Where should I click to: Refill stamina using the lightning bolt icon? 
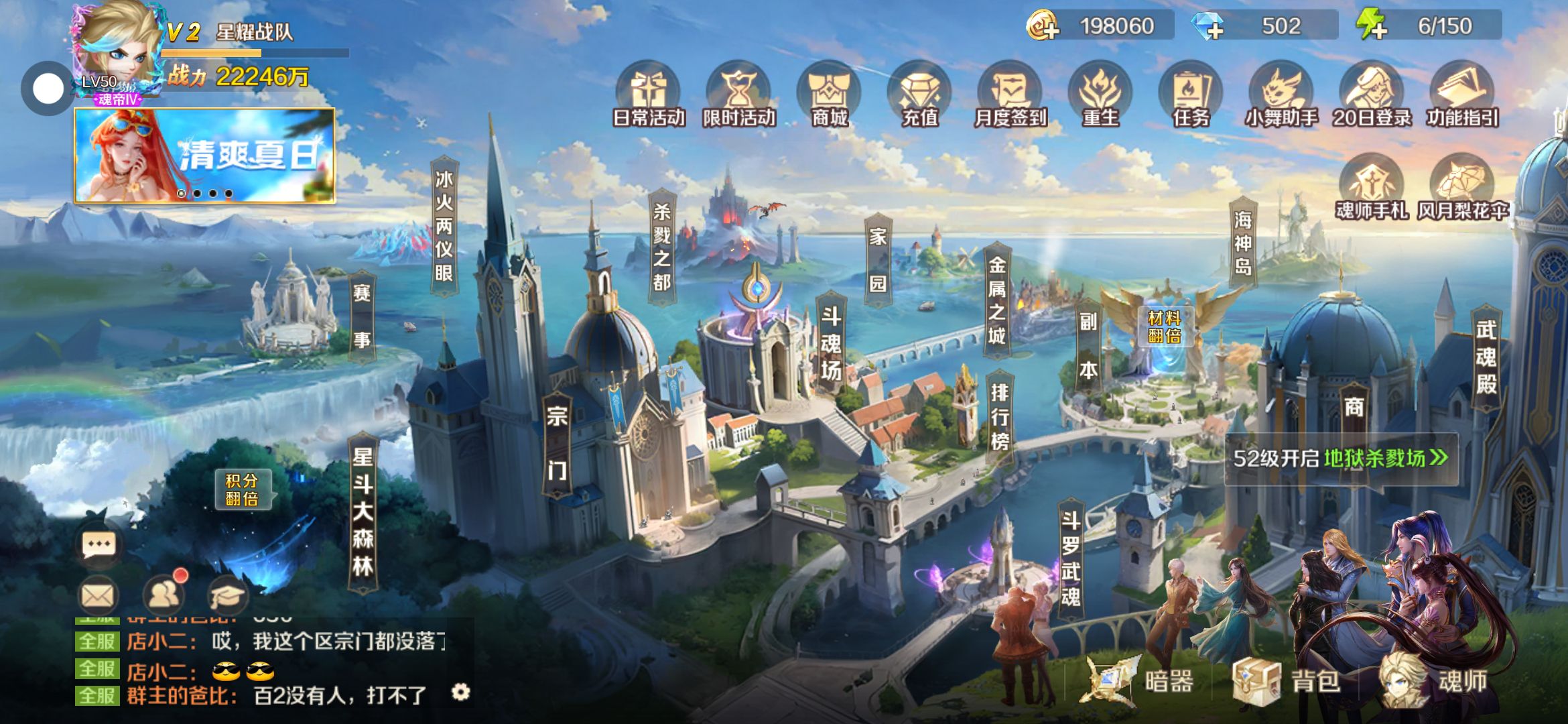tap(1371, 26)
